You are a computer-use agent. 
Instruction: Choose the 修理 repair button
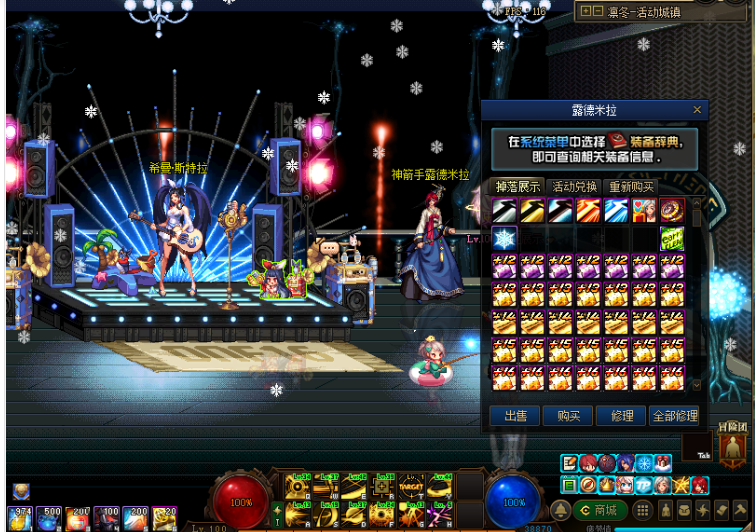621,416
